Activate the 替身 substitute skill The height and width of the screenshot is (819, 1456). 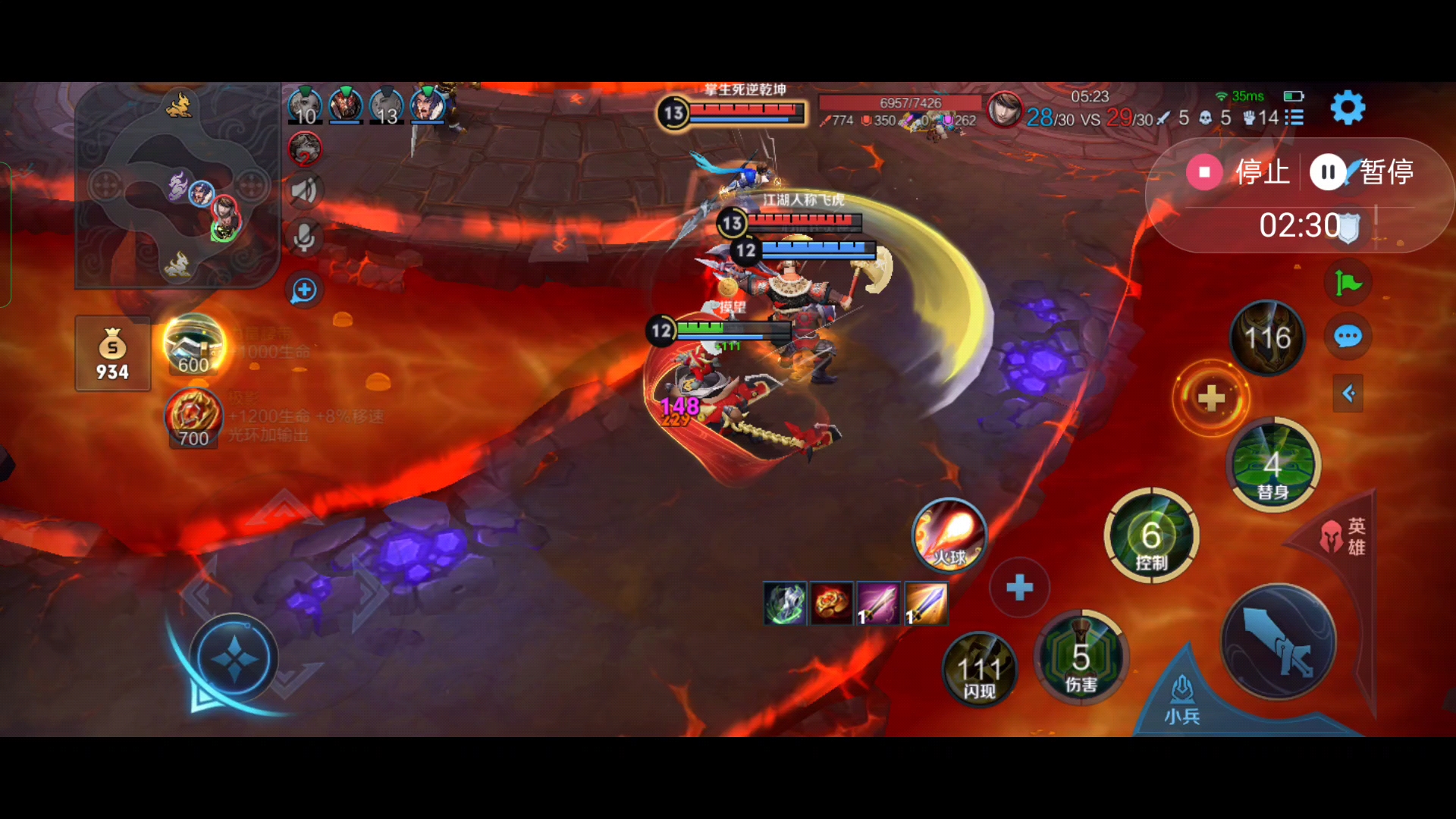point(1272,465)
